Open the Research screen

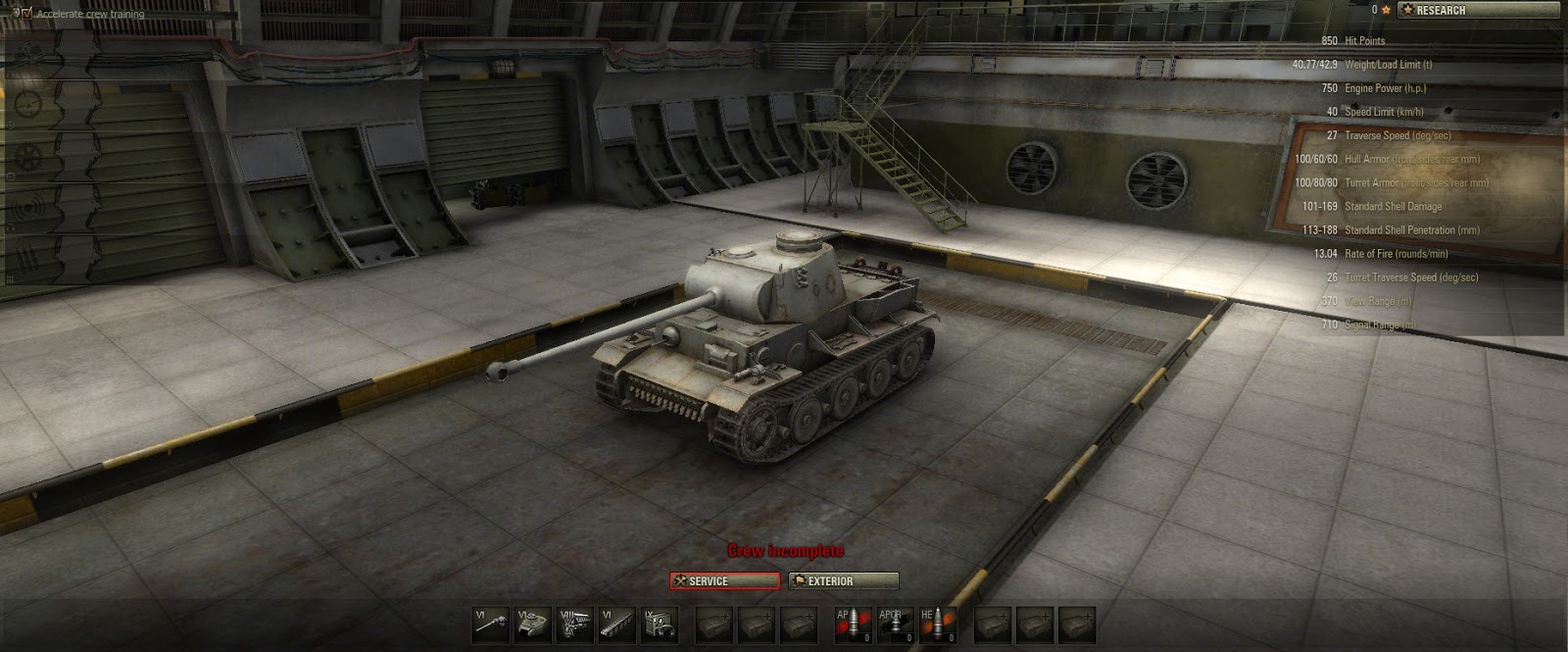pyautogui.click(x=1478, y=11)
